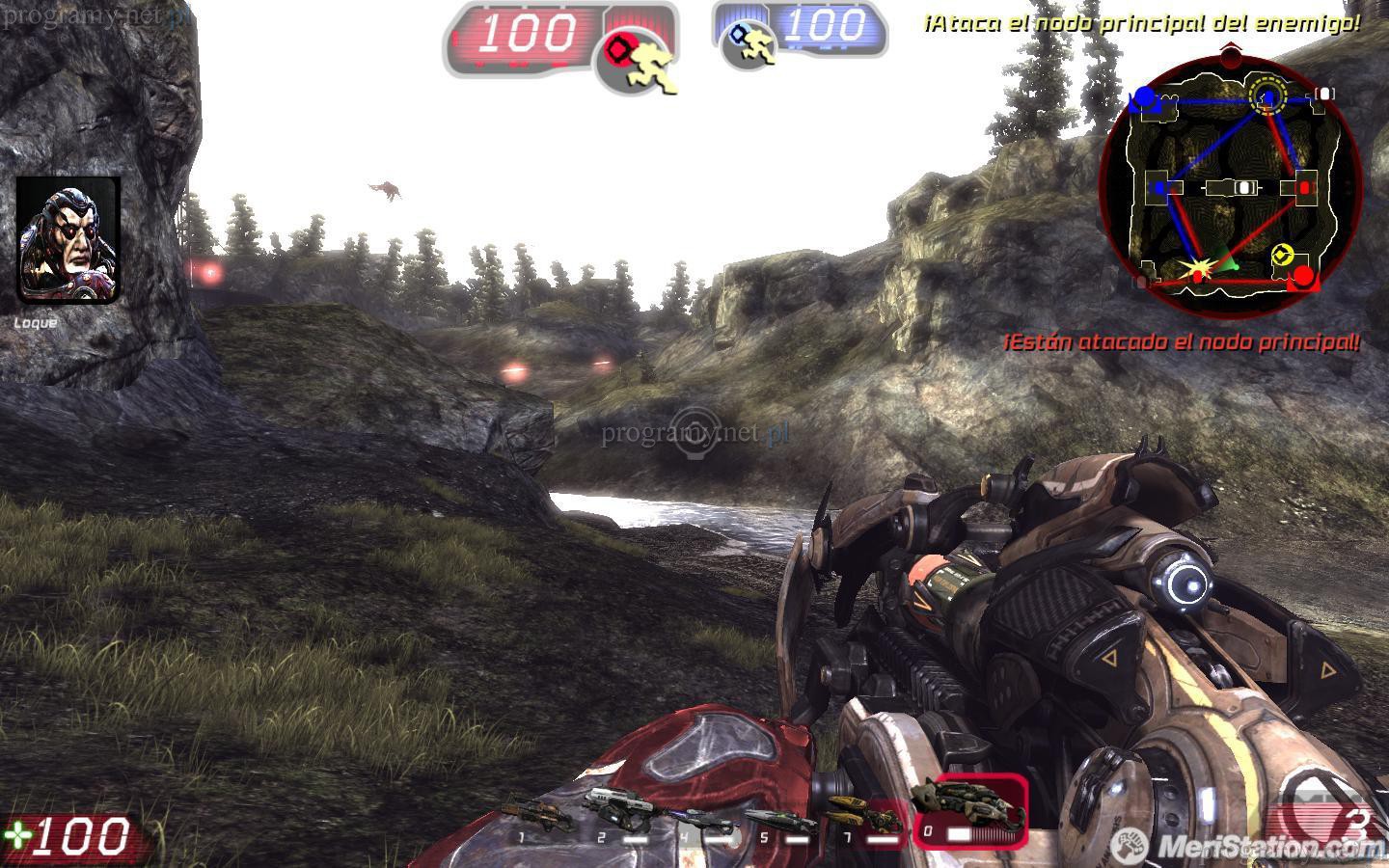The height and width of the screenshot is (868, 1389).
Task: Select the blue power core on the minimap
Action: pos(1144,96)
